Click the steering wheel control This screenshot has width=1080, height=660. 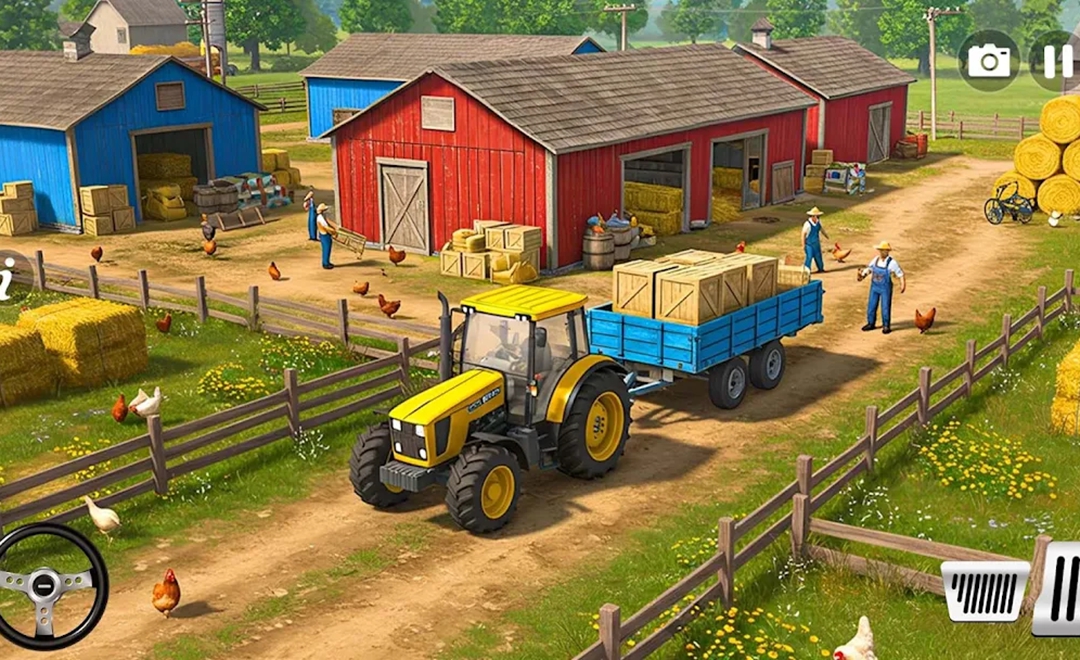[x=50, y=584]
